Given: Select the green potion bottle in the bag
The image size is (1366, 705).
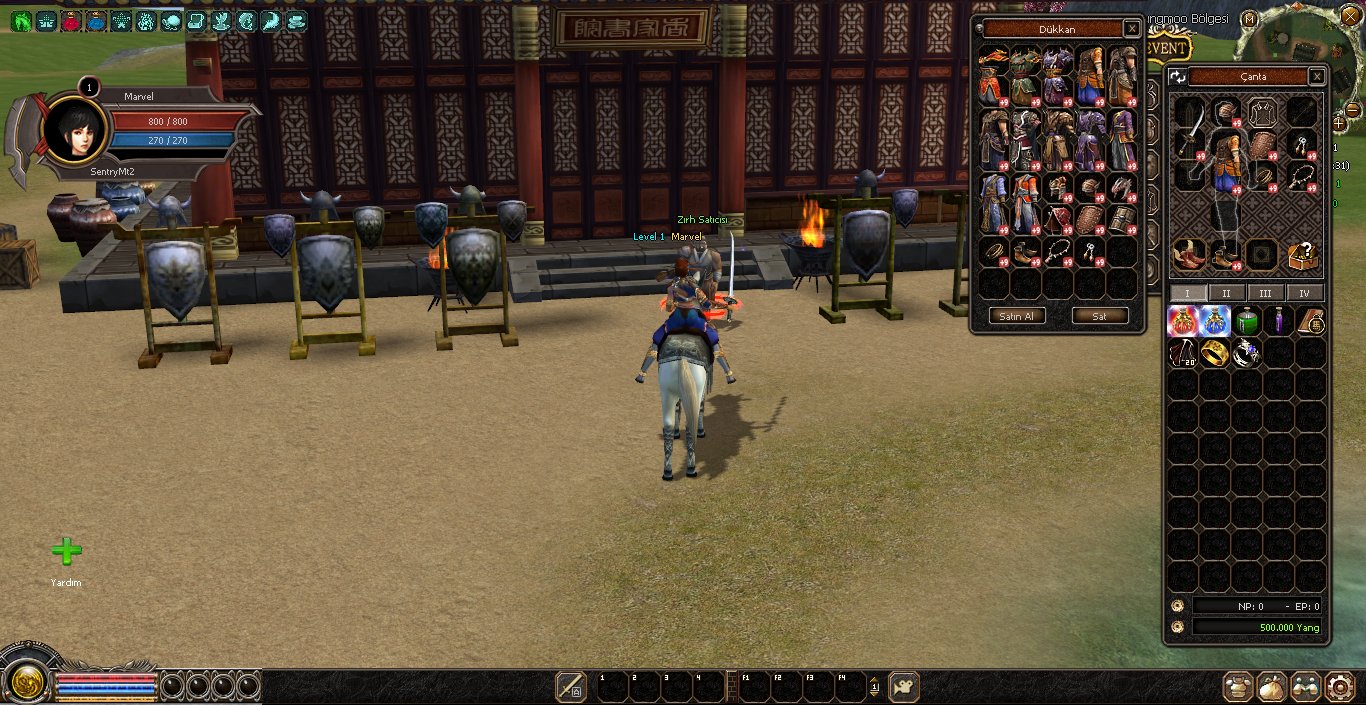Looking at the screenshot, I should 1246,321.
